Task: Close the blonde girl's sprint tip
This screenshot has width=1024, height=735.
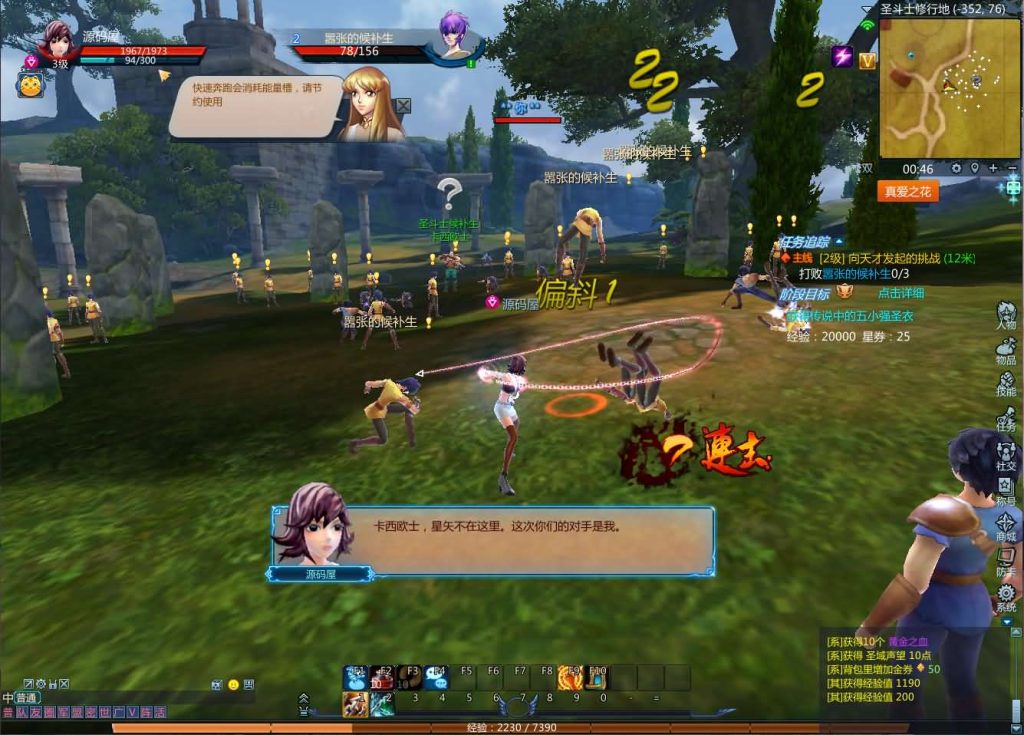Action: 403,105
